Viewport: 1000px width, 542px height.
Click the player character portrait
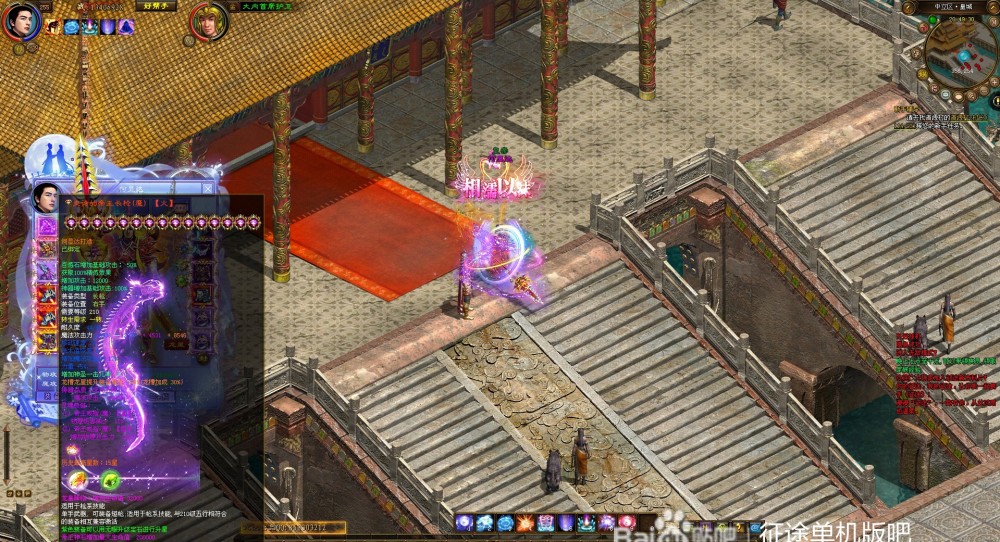[x=20, y=20]
